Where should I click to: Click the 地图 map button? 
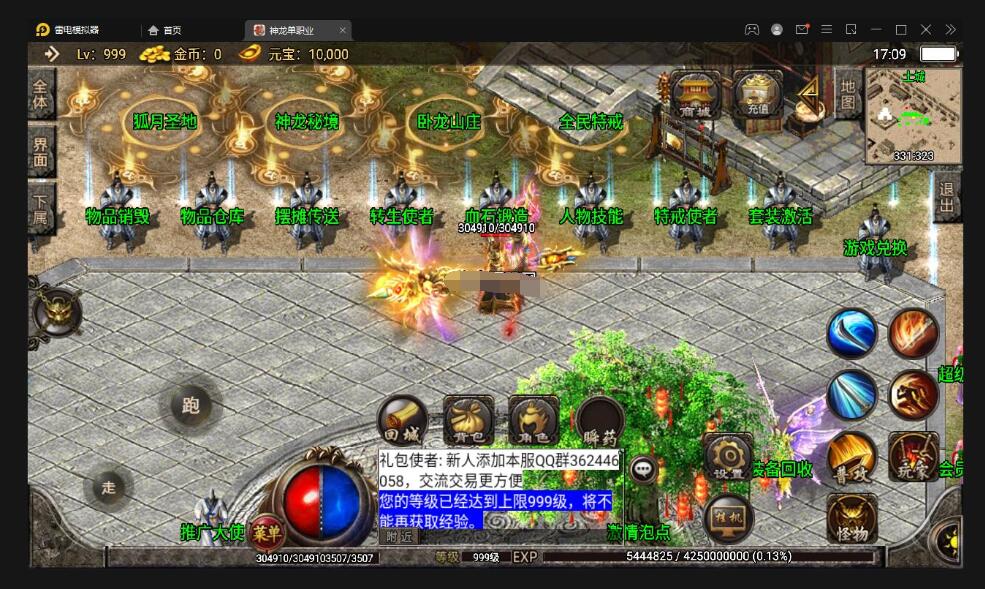(847, 94)
